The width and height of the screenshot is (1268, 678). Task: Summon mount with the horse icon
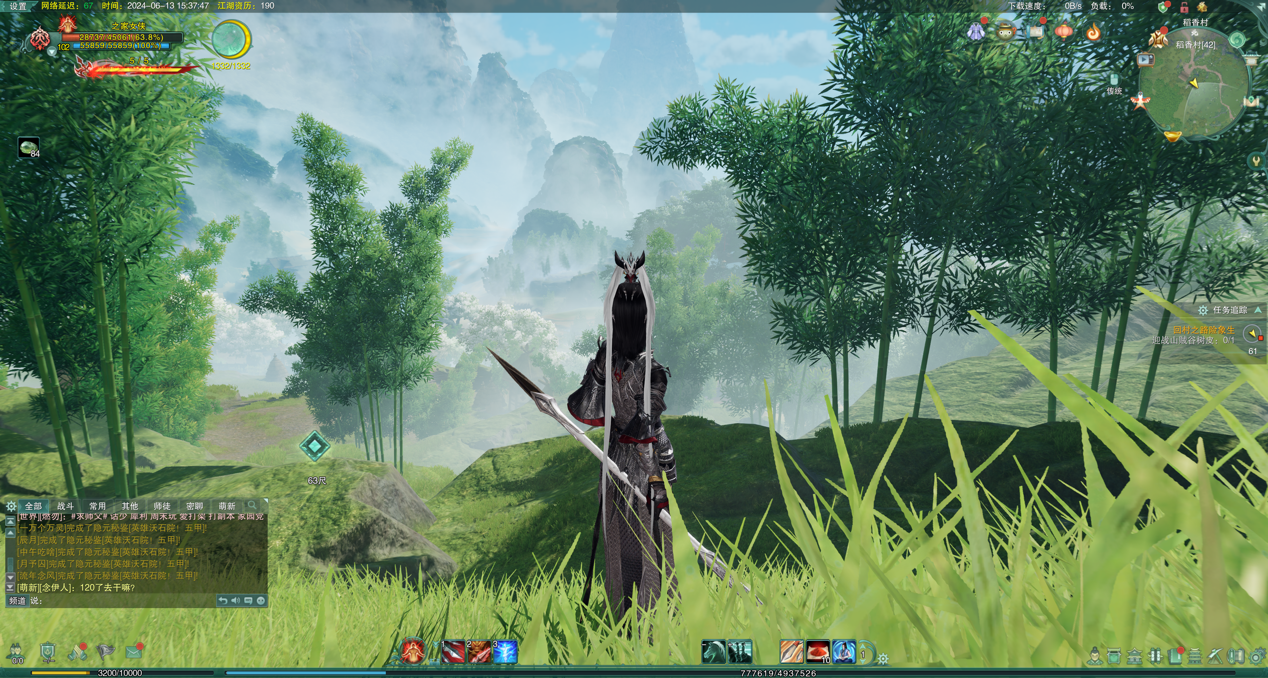713,653
